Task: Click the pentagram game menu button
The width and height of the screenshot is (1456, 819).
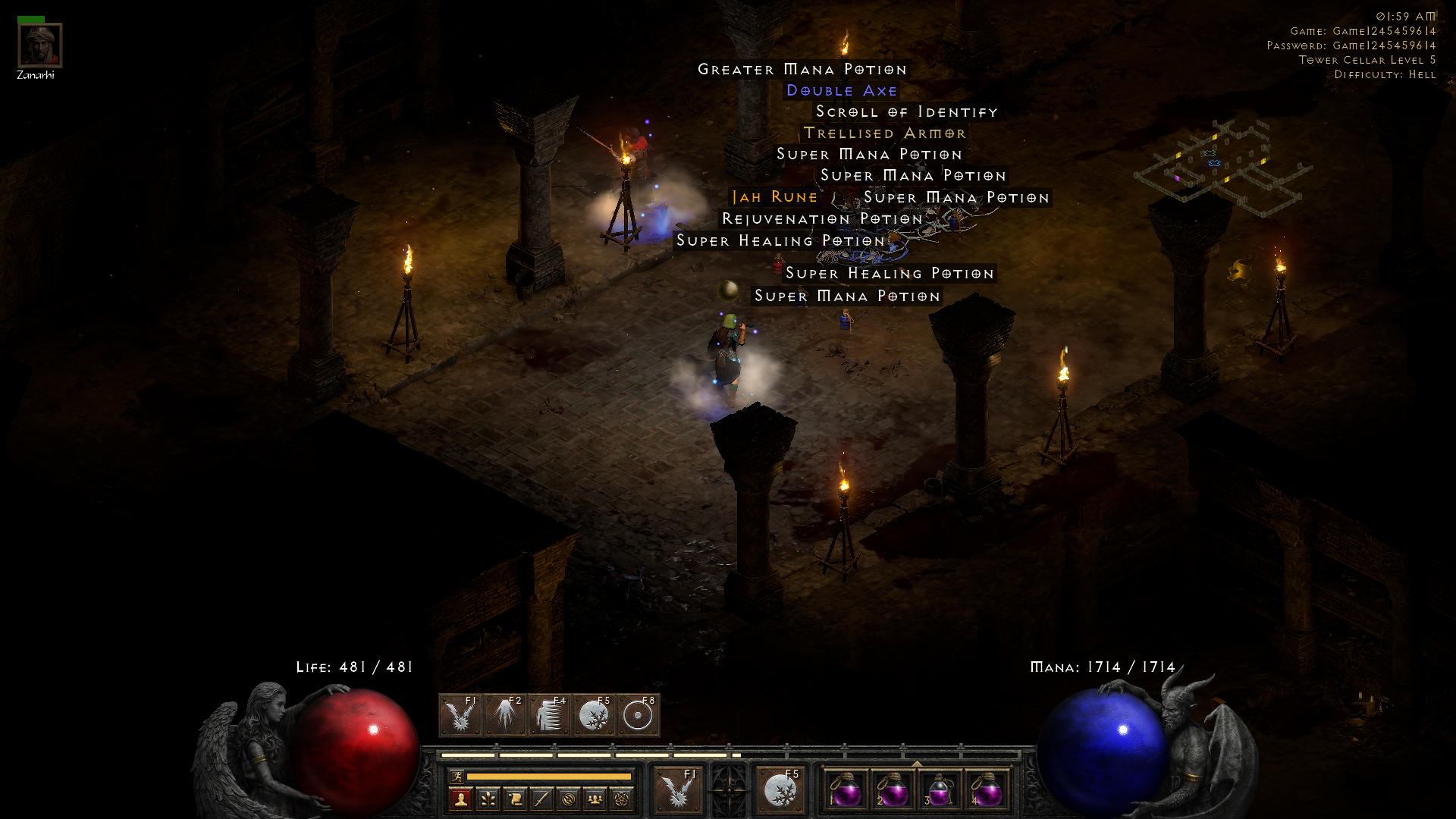Action: pos(622,799)
